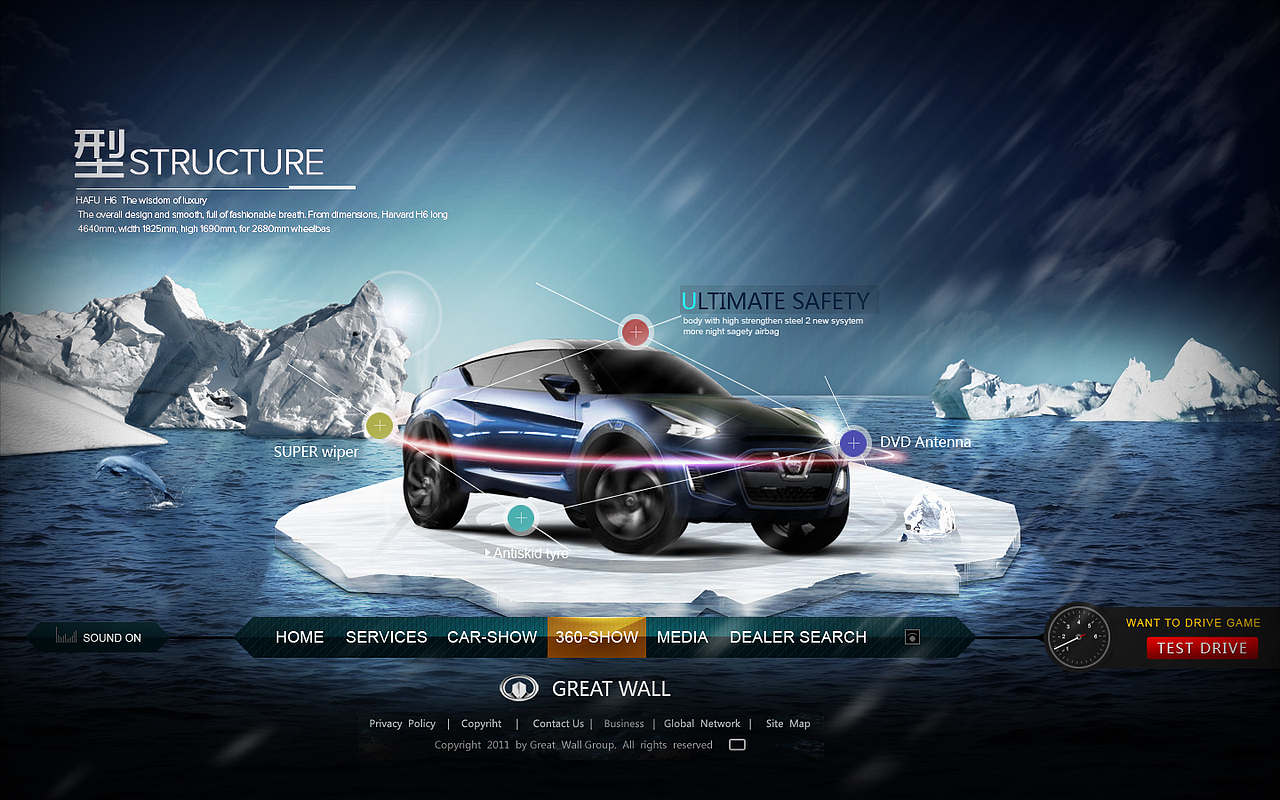Follow the Contact Us footer link
This screenshot has width=1280, height=800.
click(x=558, y=723)
